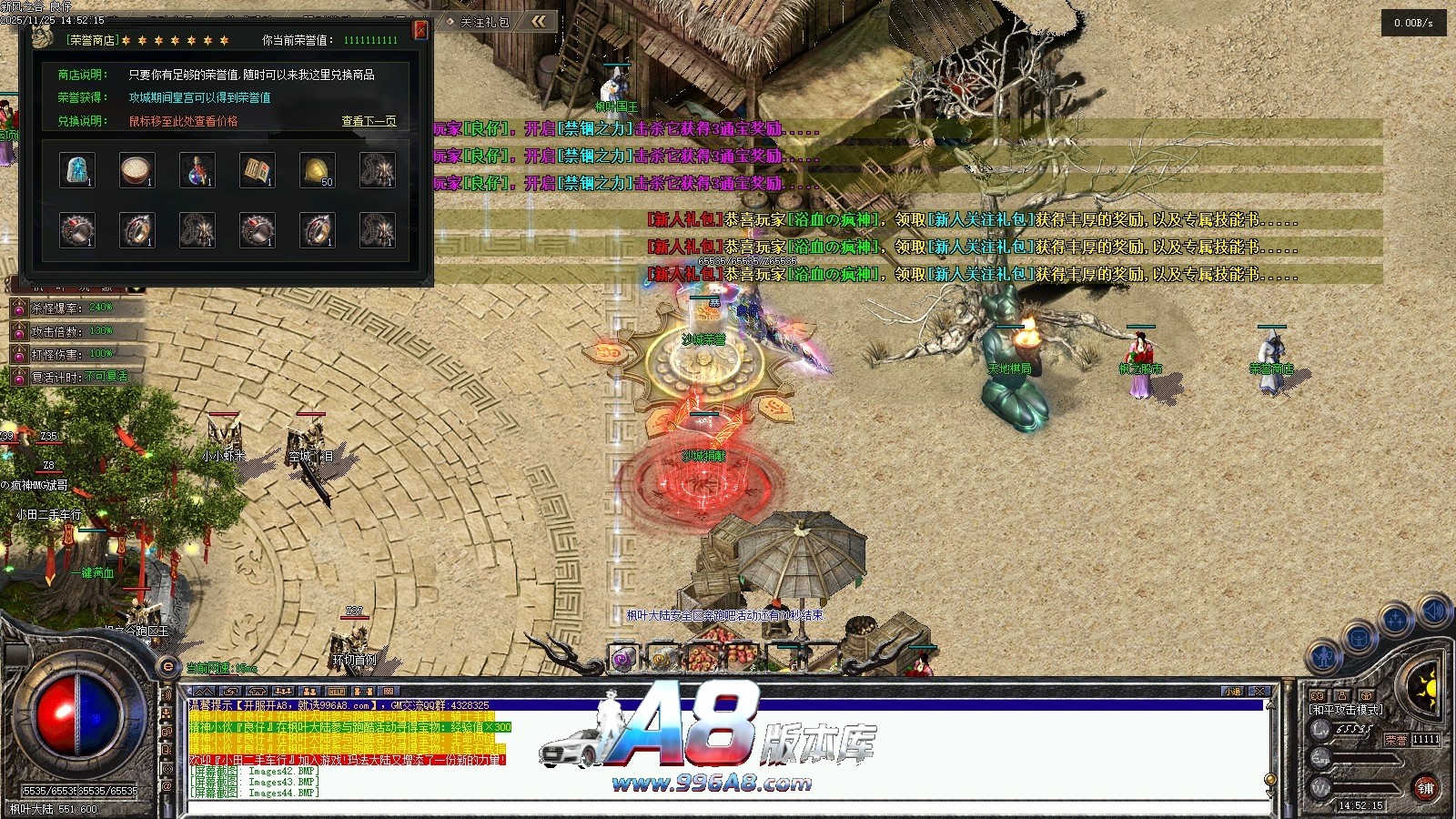Select the bowl of rice shop item
Screen dimensions: 1456x819
pyautogui.click(x=137, y=170)
